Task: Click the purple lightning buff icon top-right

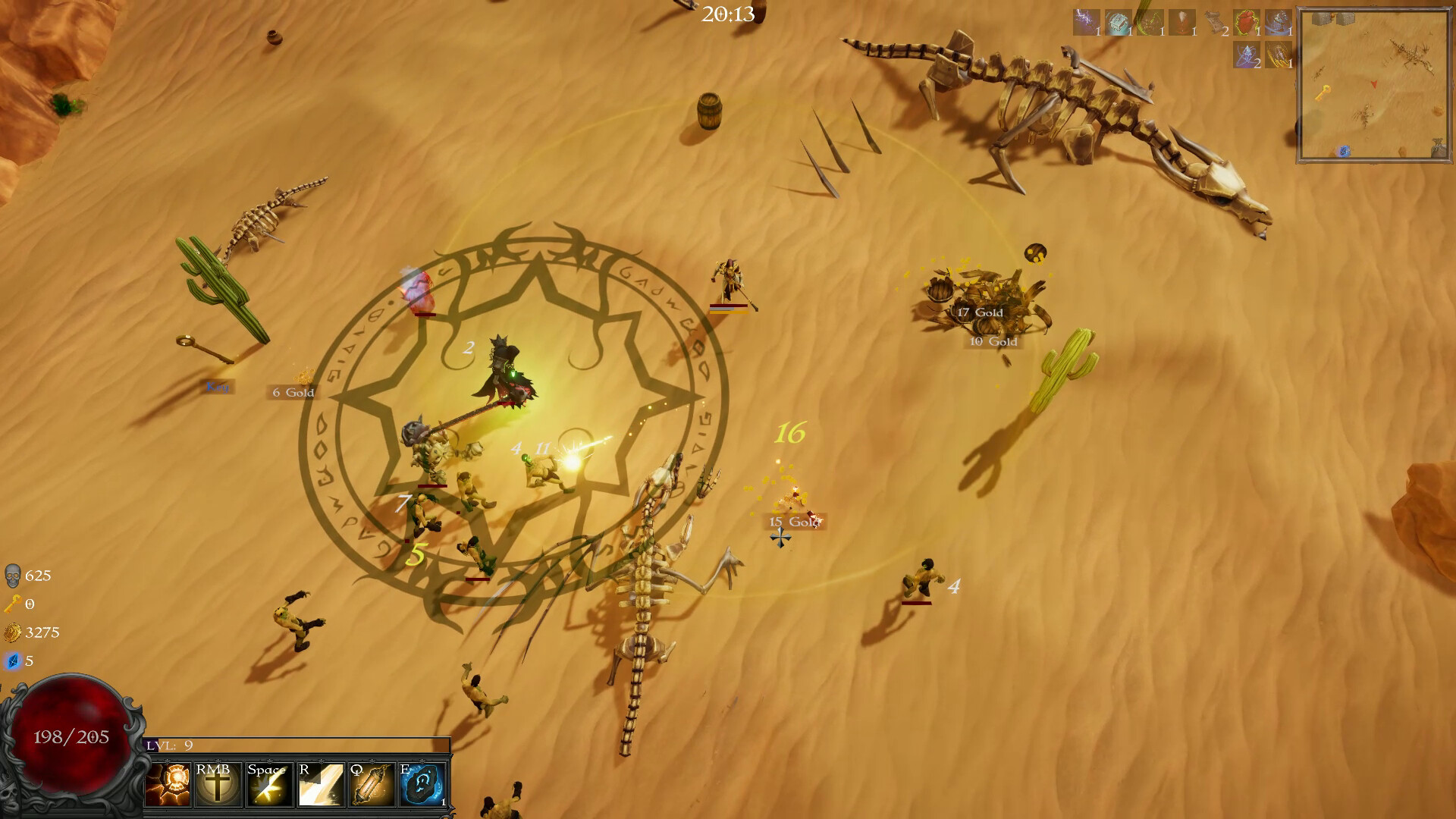Action: 1084,21
